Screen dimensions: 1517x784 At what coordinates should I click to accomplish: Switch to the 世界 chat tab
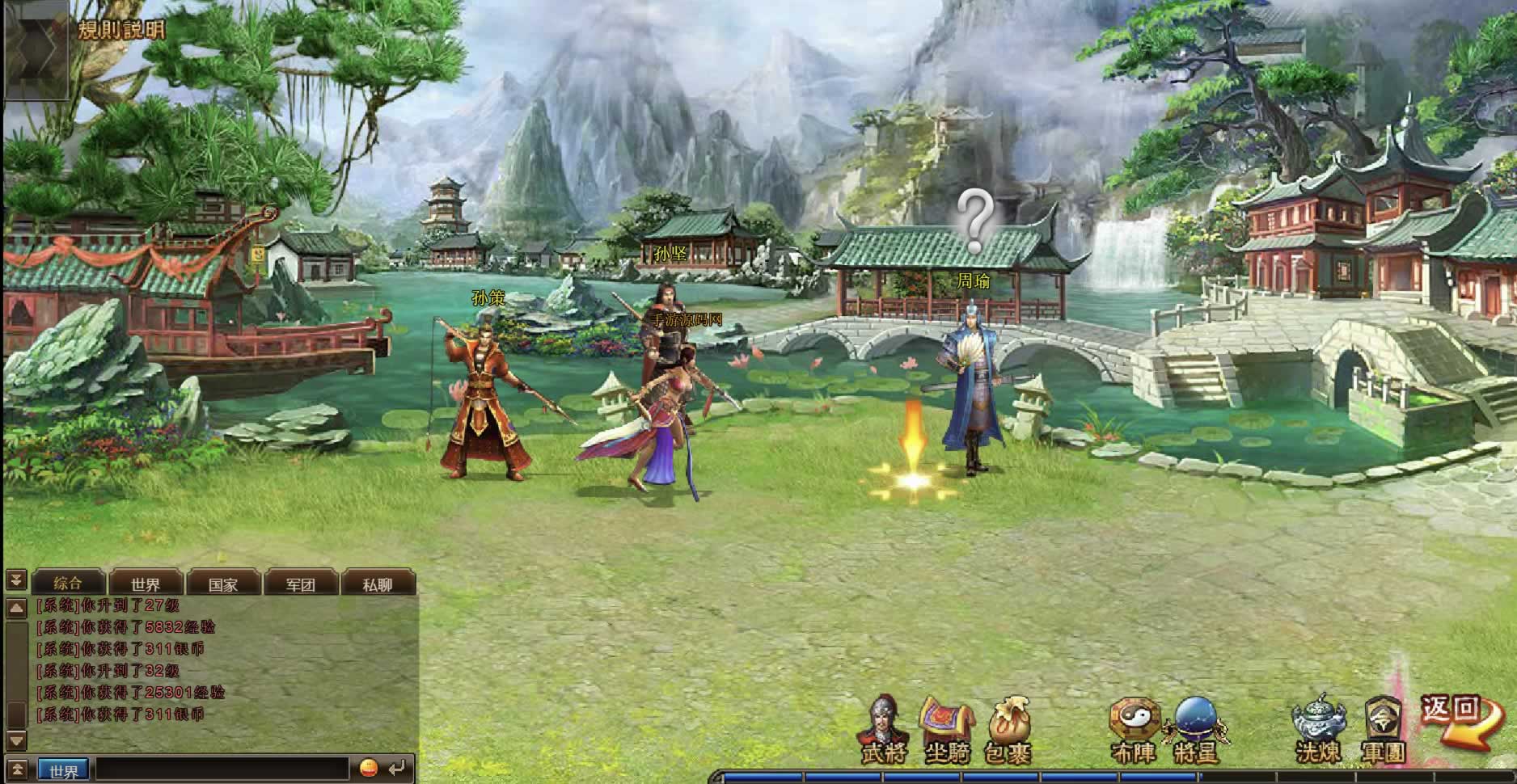[146, 584]
